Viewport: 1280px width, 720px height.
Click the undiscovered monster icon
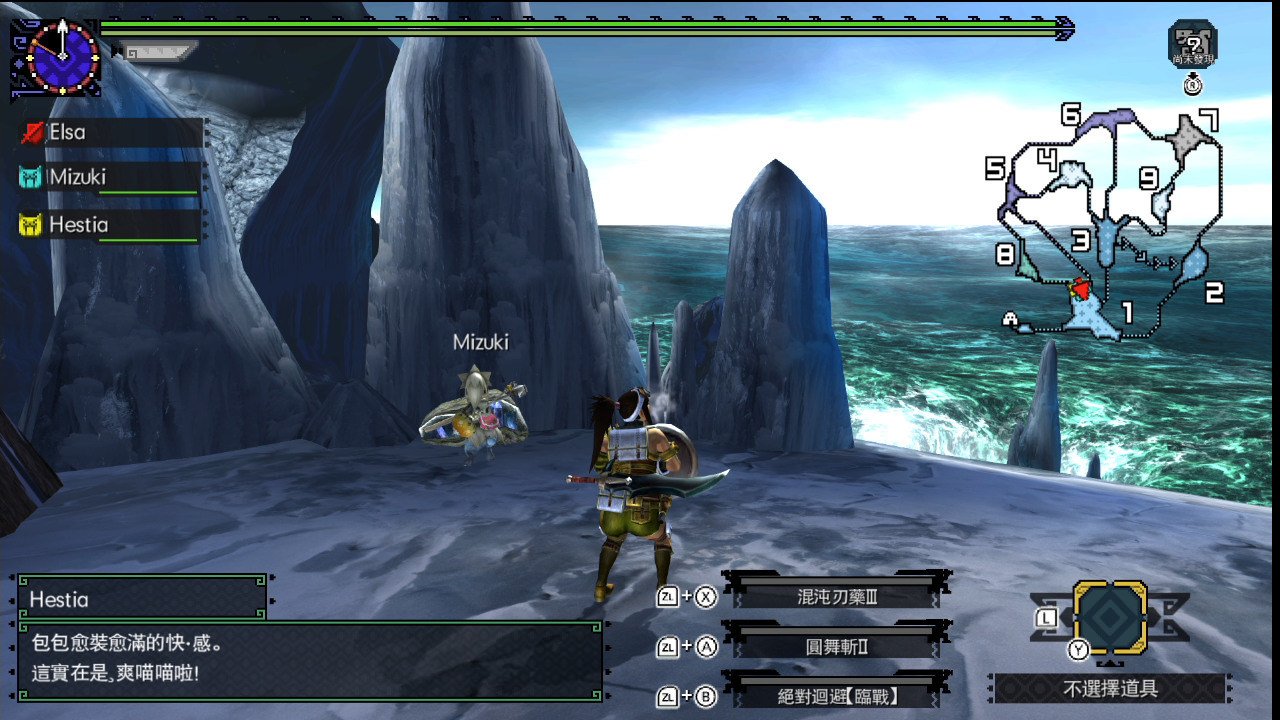point(1192,43)
